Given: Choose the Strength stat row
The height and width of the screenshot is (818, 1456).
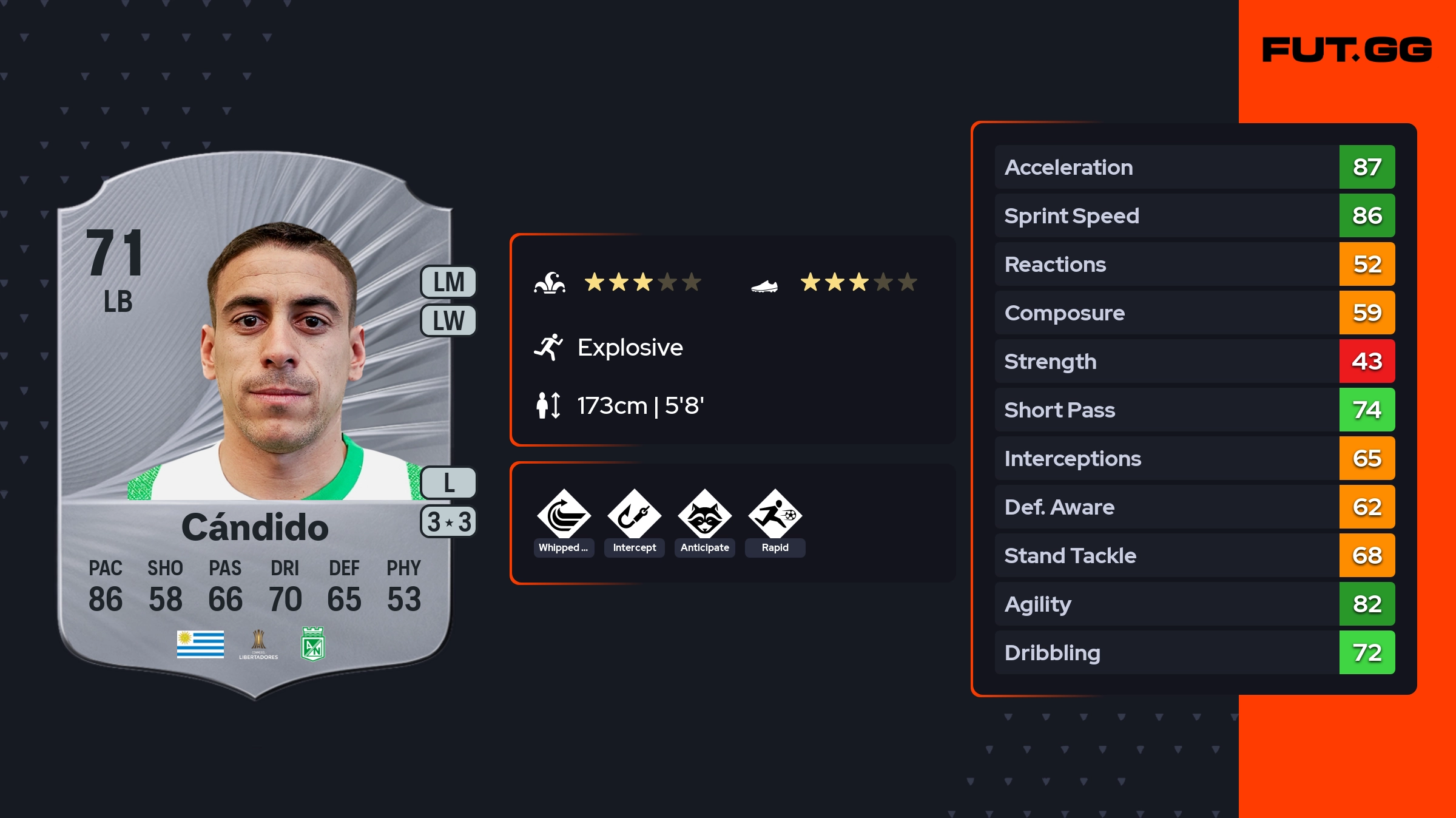Looking at the screenshot, I should (x=1194, y=361).
